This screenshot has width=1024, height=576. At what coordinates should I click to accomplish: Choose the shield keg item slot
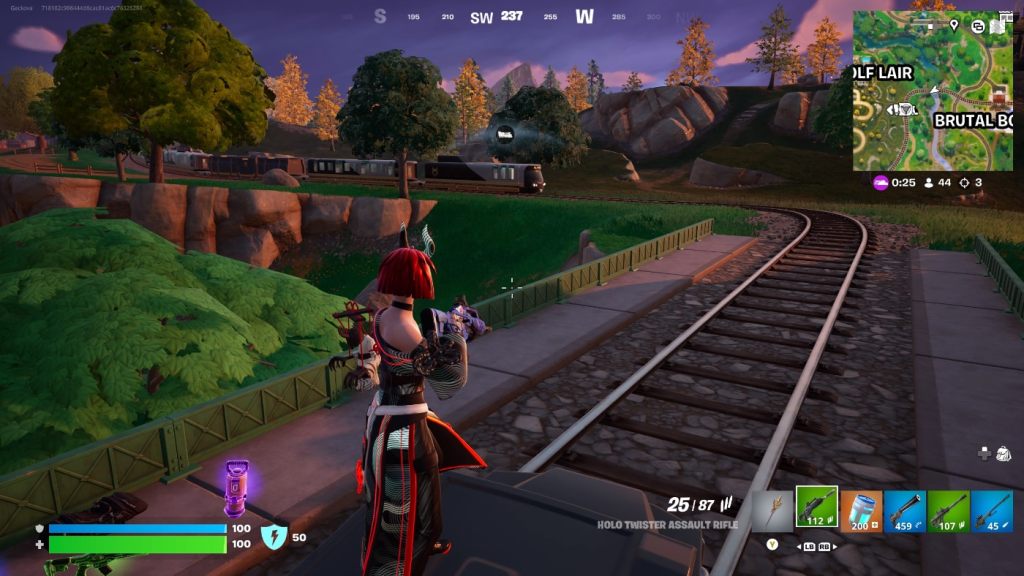click(x=861, y=510)
